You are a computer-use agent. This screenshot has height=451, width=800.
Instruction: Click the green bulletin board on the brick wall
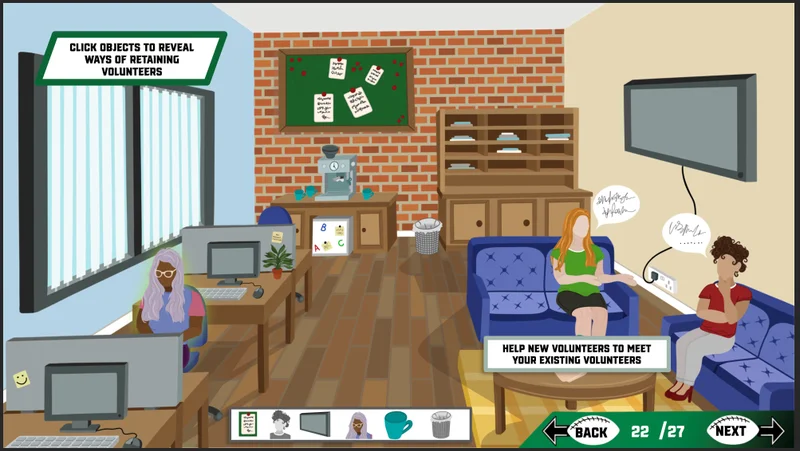(x=346, y=90)
